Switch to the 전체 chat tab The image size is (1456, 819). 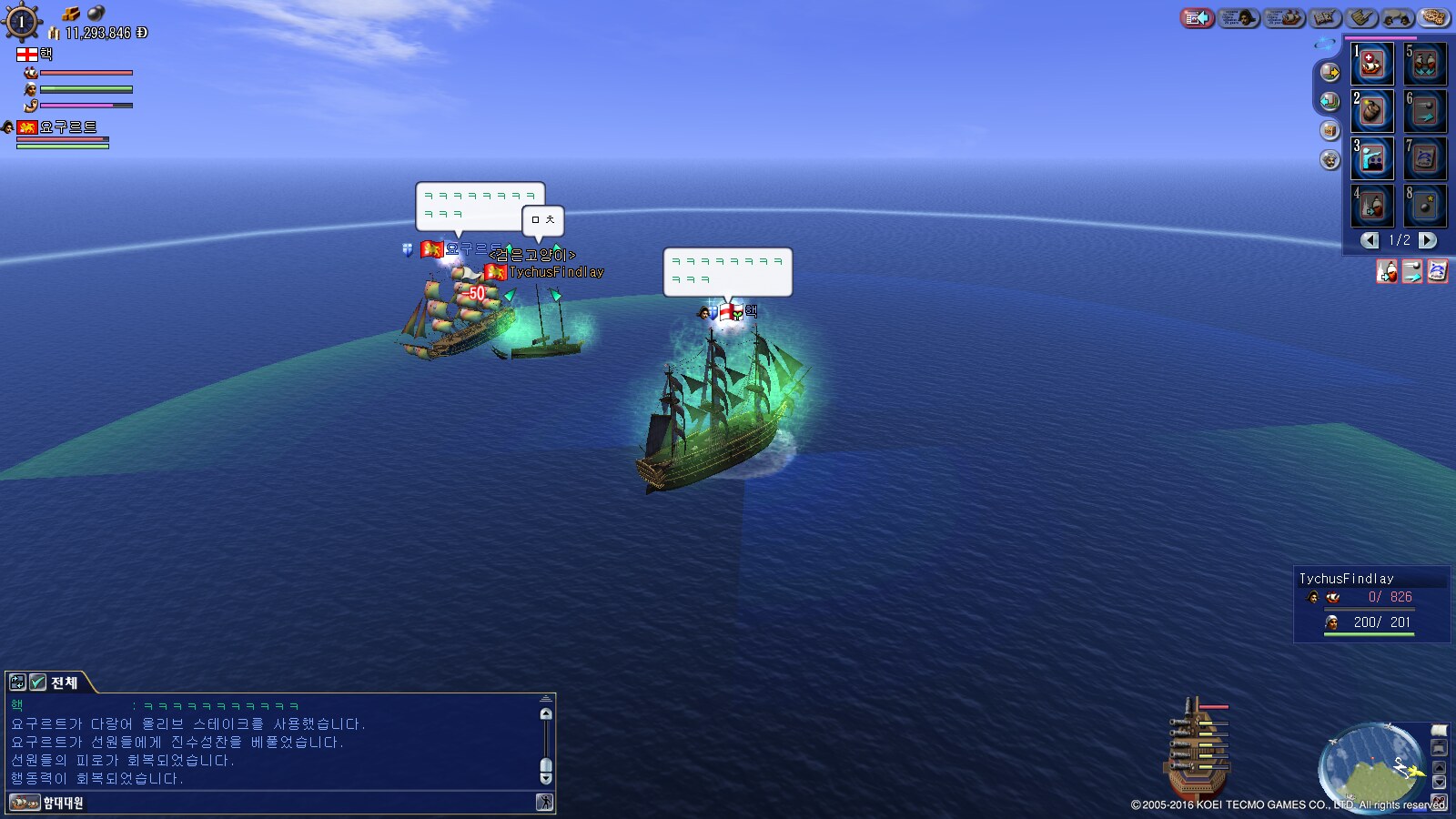(x=64, y=682)
